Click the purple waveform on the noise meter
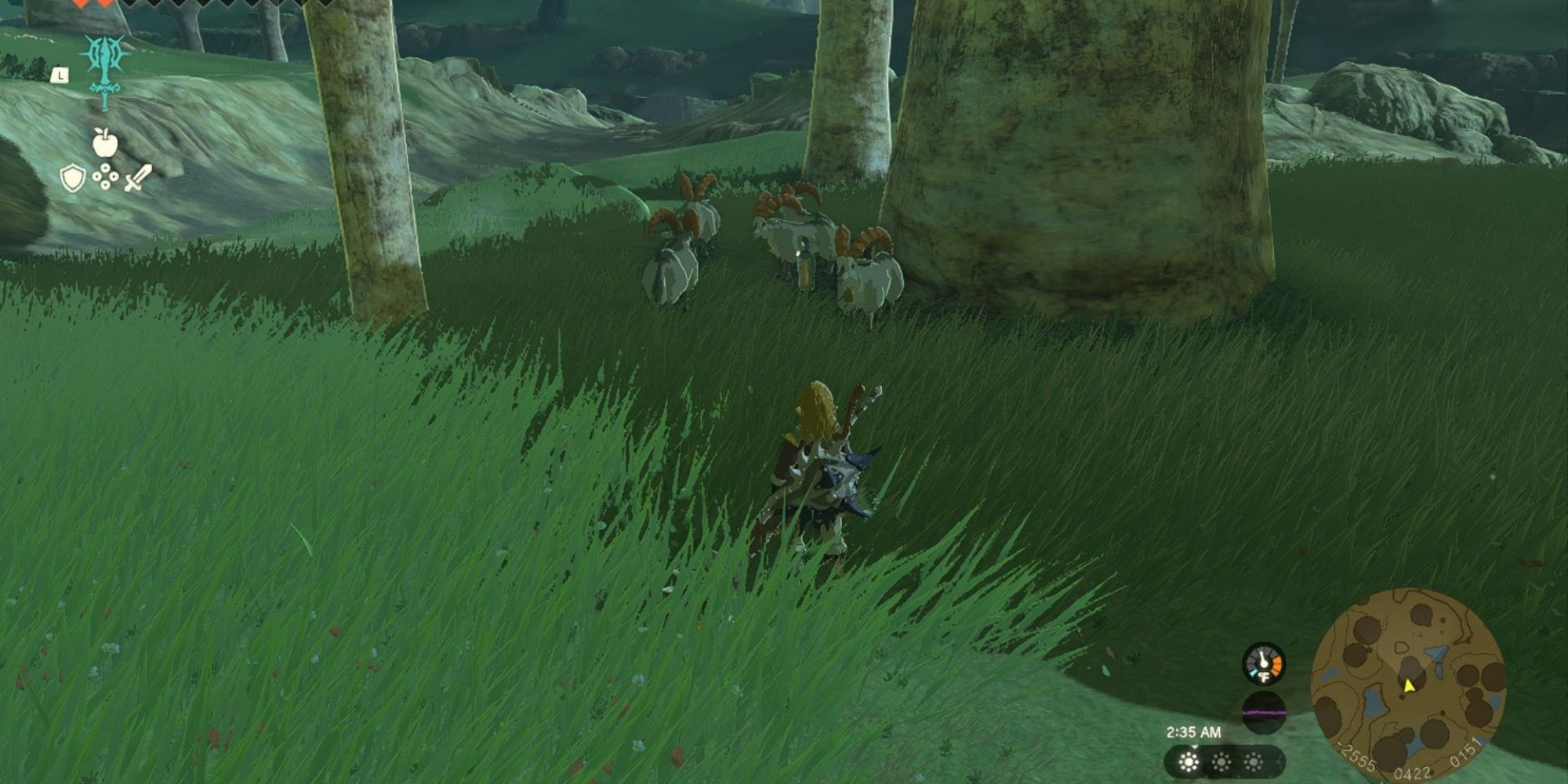This screenshot has height=784, width=1568. coord(1264,713)
